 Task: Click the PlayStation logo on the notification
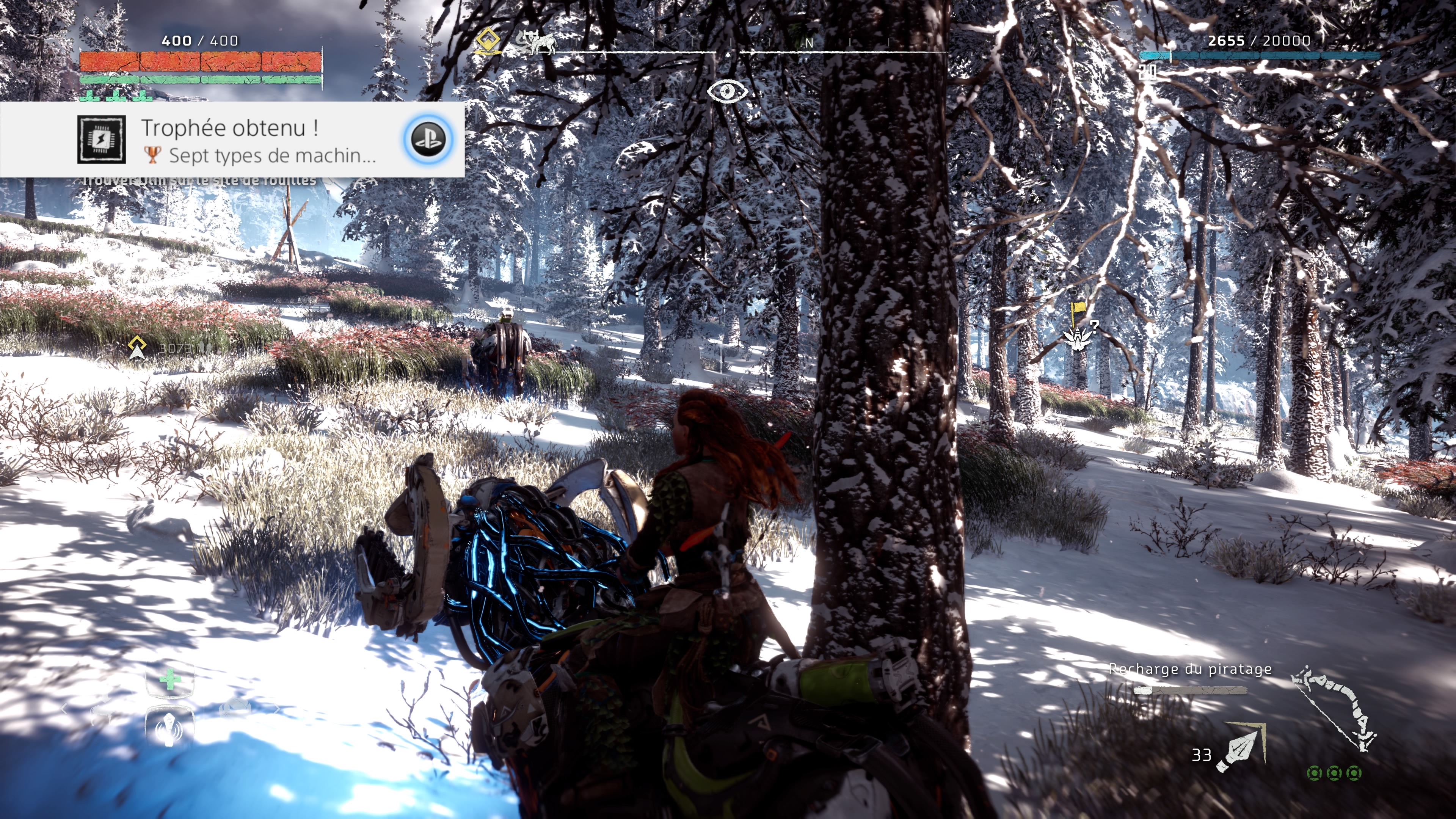pos(428,139)
